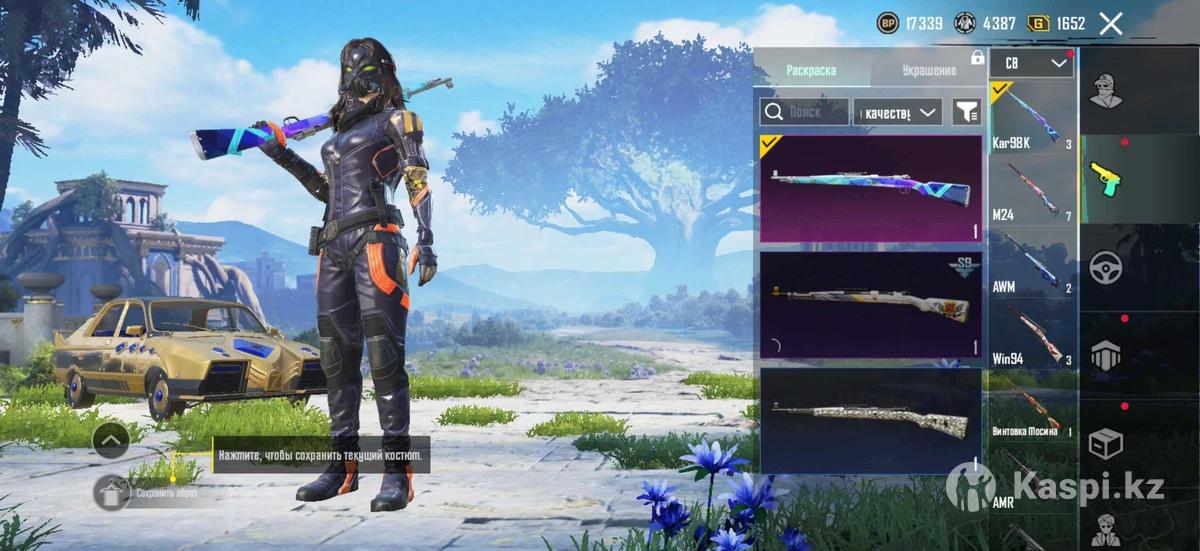
Task: Open the box crate category icon
Action: (1106, 442)
